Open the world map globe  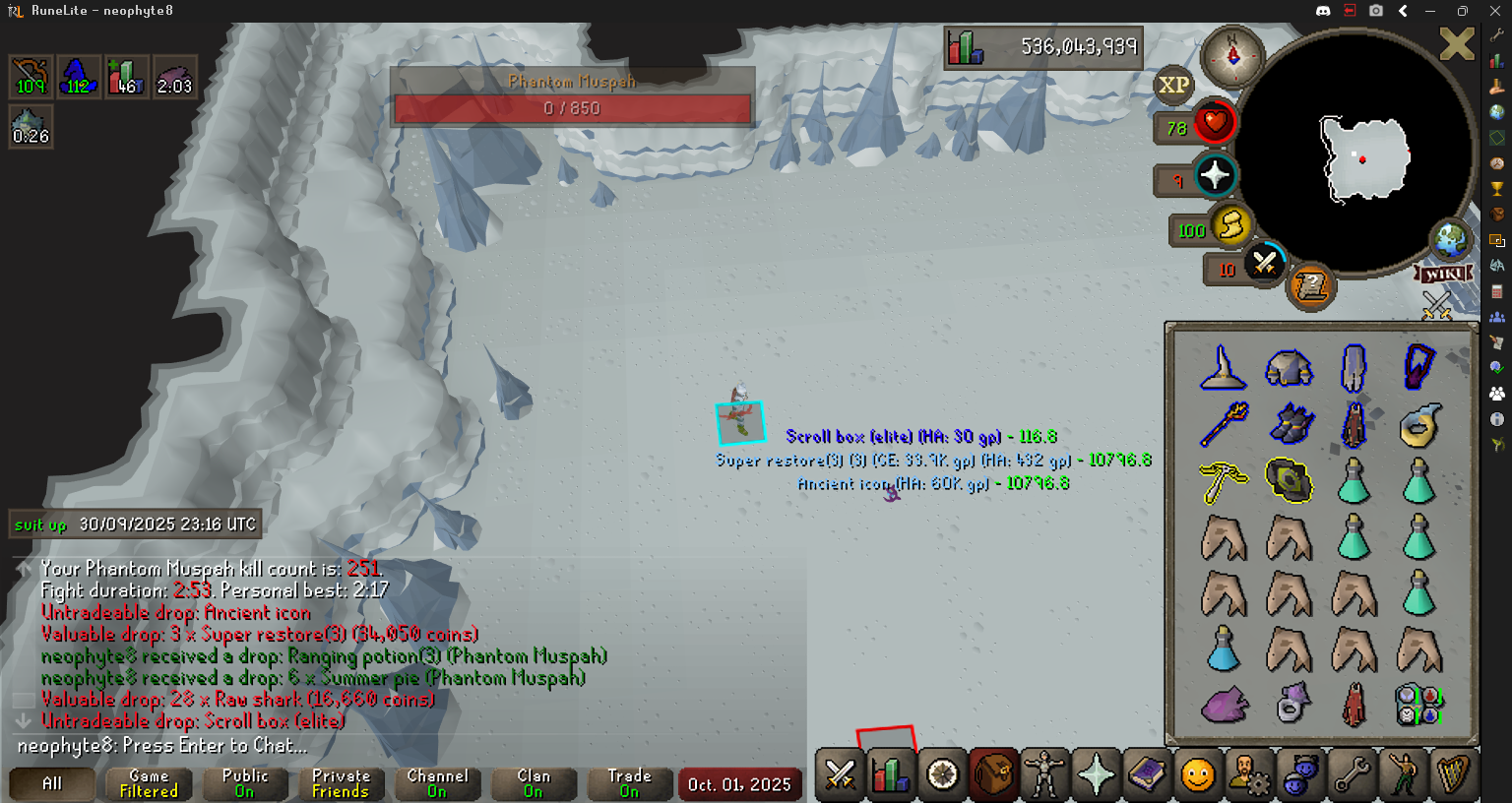[1450, 239]
